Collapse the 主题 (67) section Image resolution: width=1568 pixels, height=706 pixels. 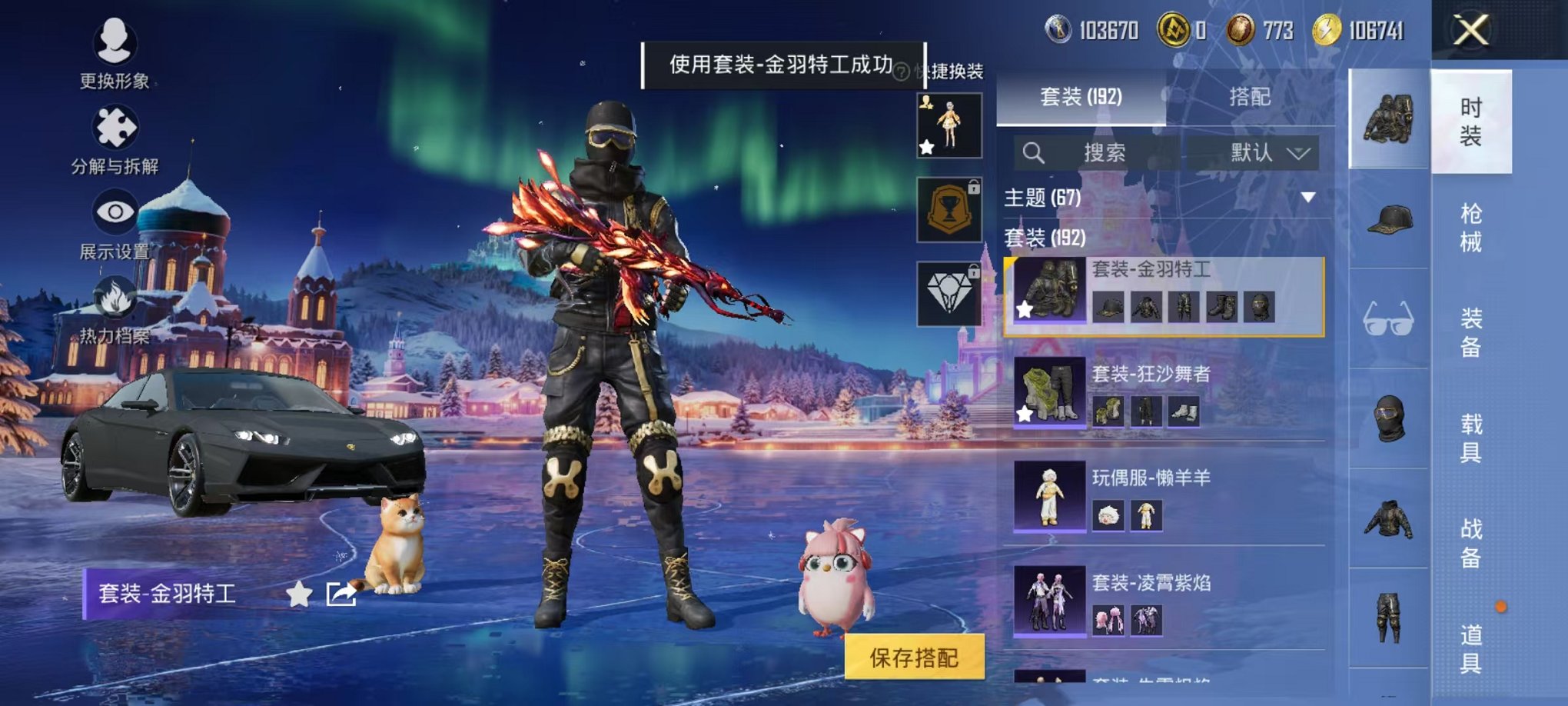[x=1307, y=196]
